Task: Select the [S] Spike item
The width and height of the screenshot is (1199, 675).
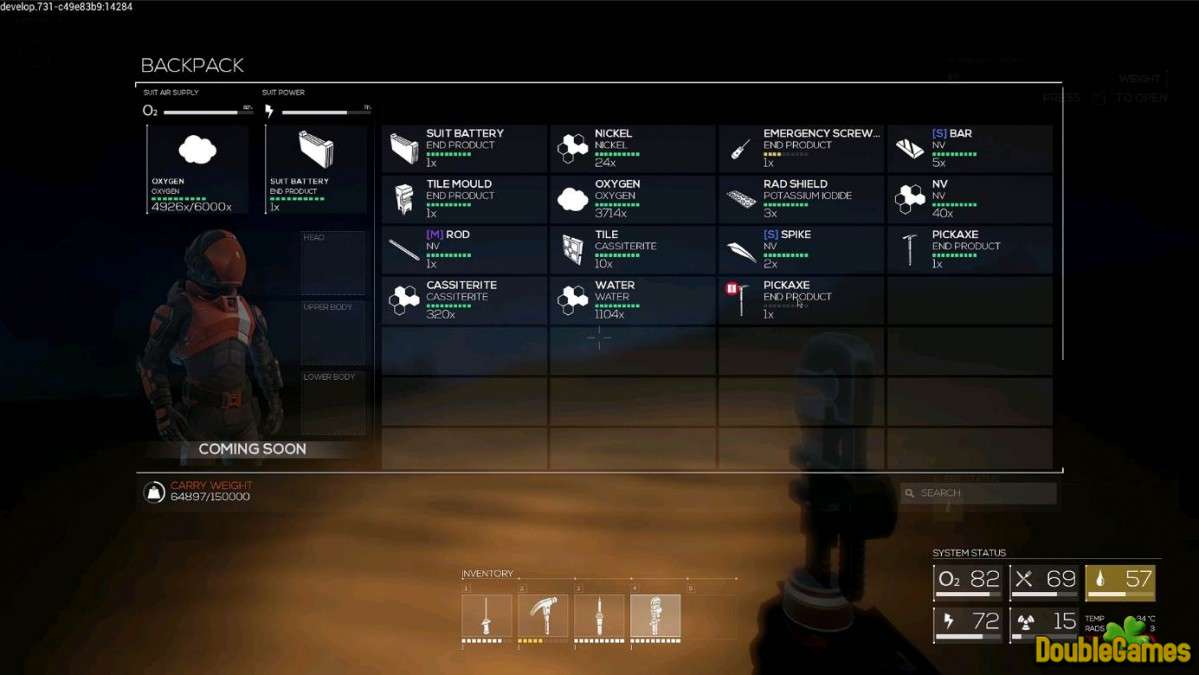Action: click(x=801, y=249)
